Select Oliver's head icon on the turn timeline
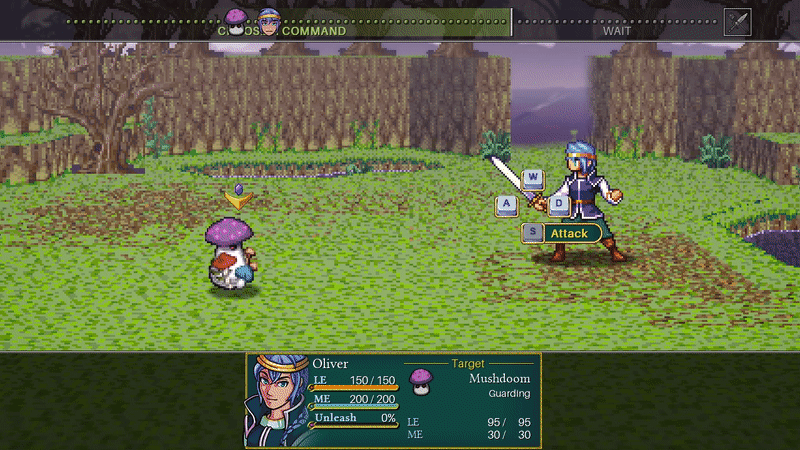The image size is (800, 450). click(268, 20)
